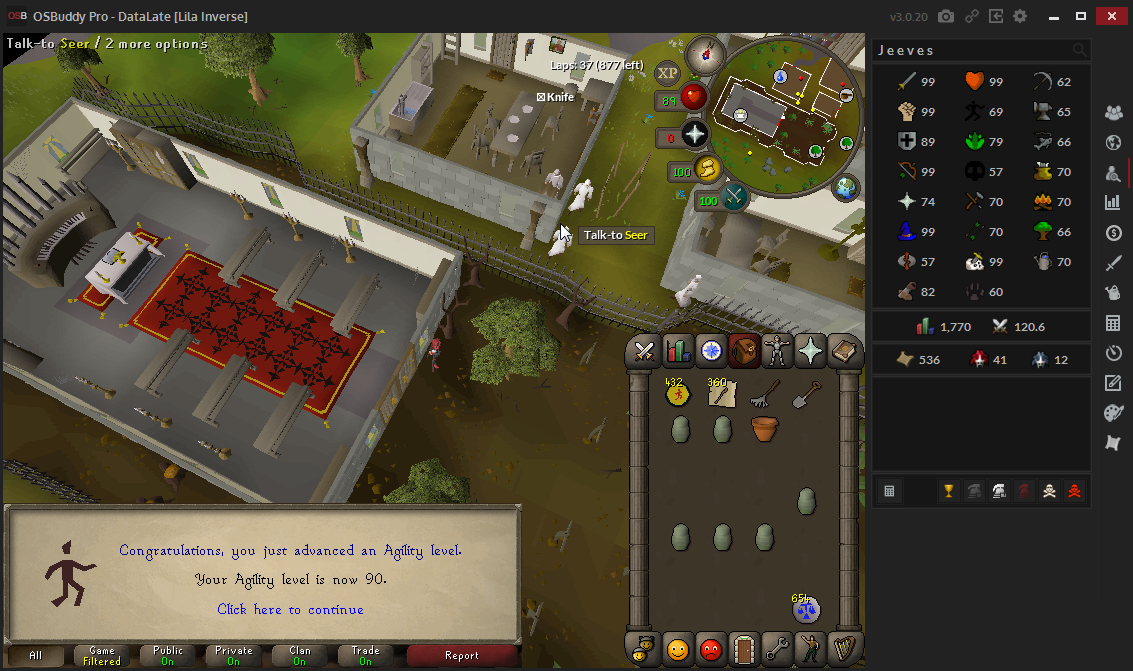
Task: Open OSBuddy settings gear in title bar
Action: 1020,17
